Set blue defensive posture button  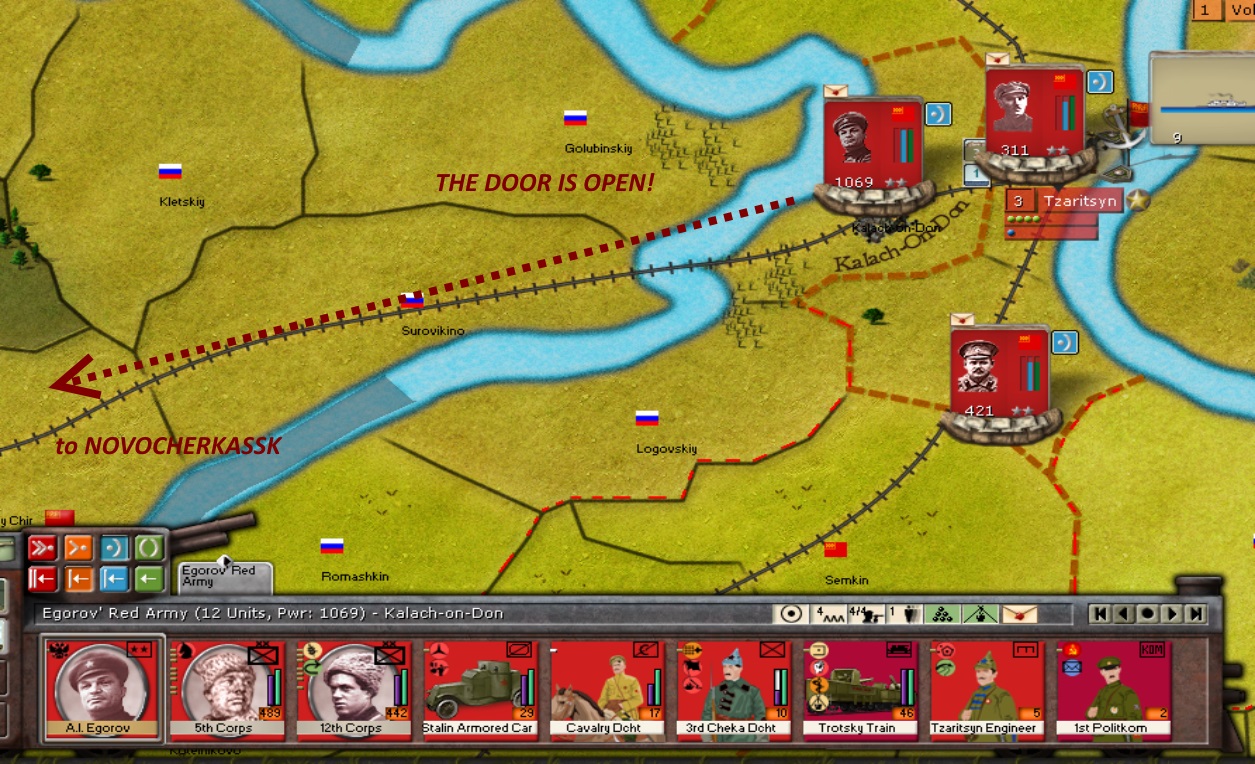coord(114,548)
